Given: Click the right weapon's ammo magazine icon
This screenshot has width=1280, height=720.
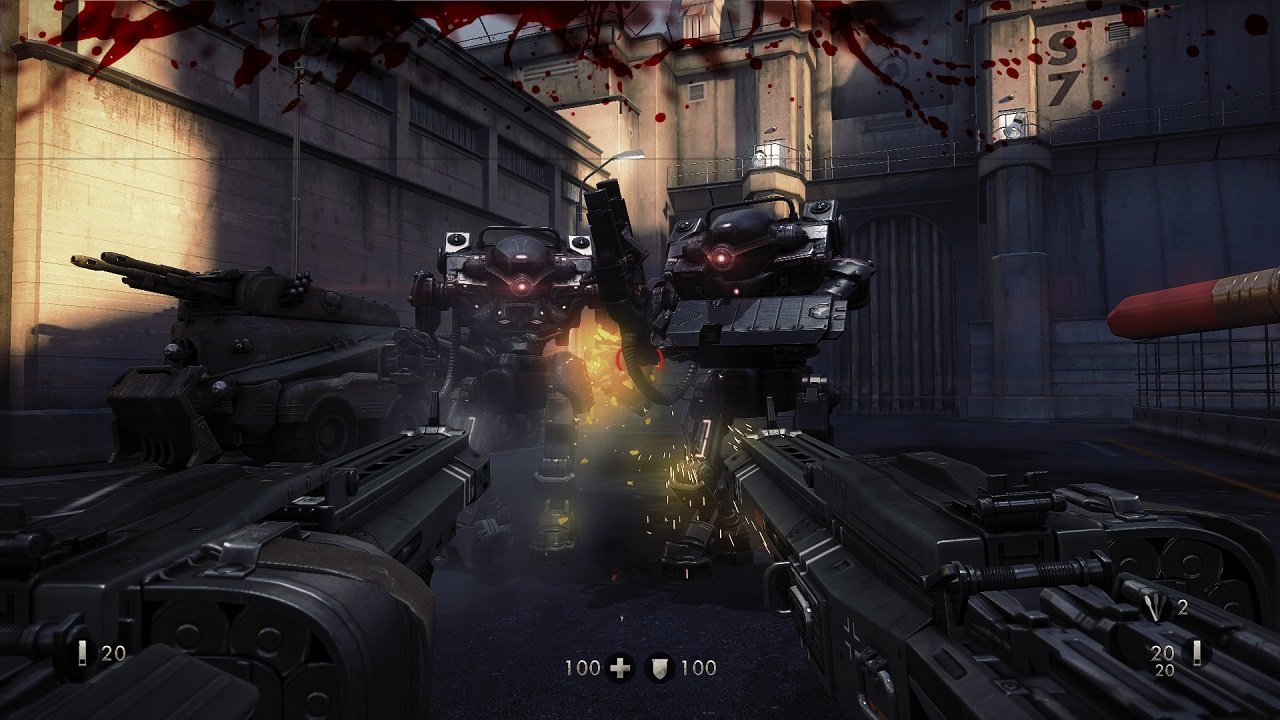Looking at the screenshot, I should [1196, 651].
